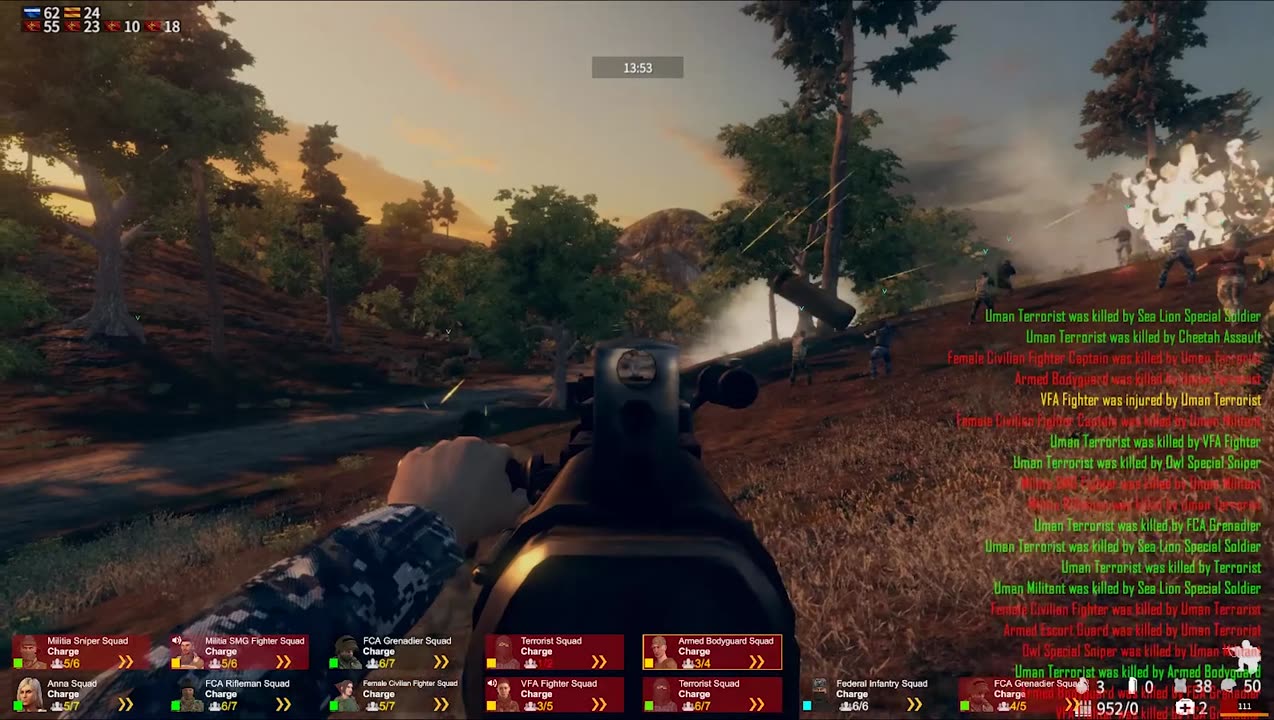Image resolution: width=1274 pixels, height=720 pixels.
Task: Choose the Anna Squad card
Action: [x=81, y=694]
